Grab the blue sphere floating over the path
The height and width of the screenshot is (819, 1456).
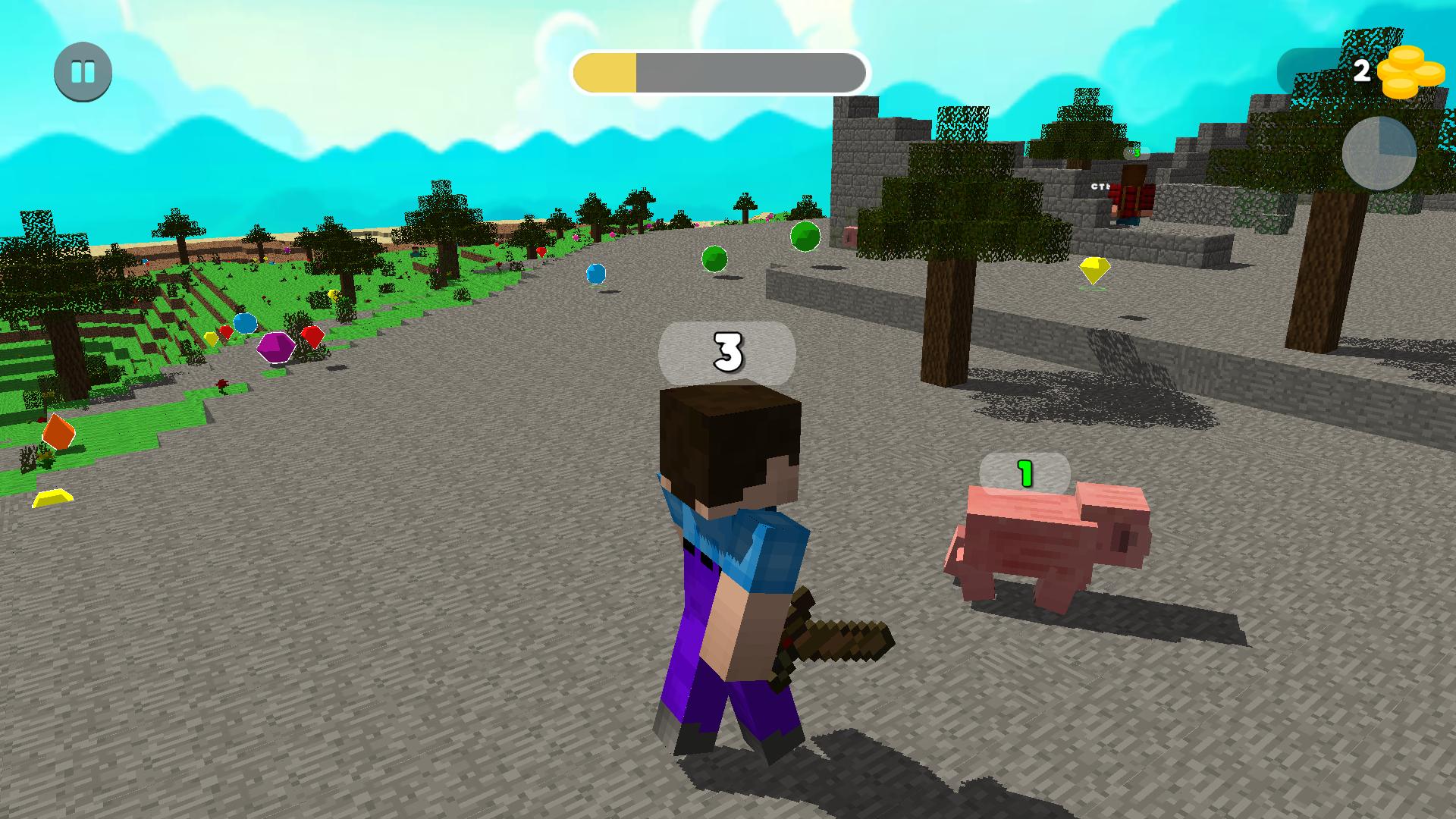pos(595,273)
